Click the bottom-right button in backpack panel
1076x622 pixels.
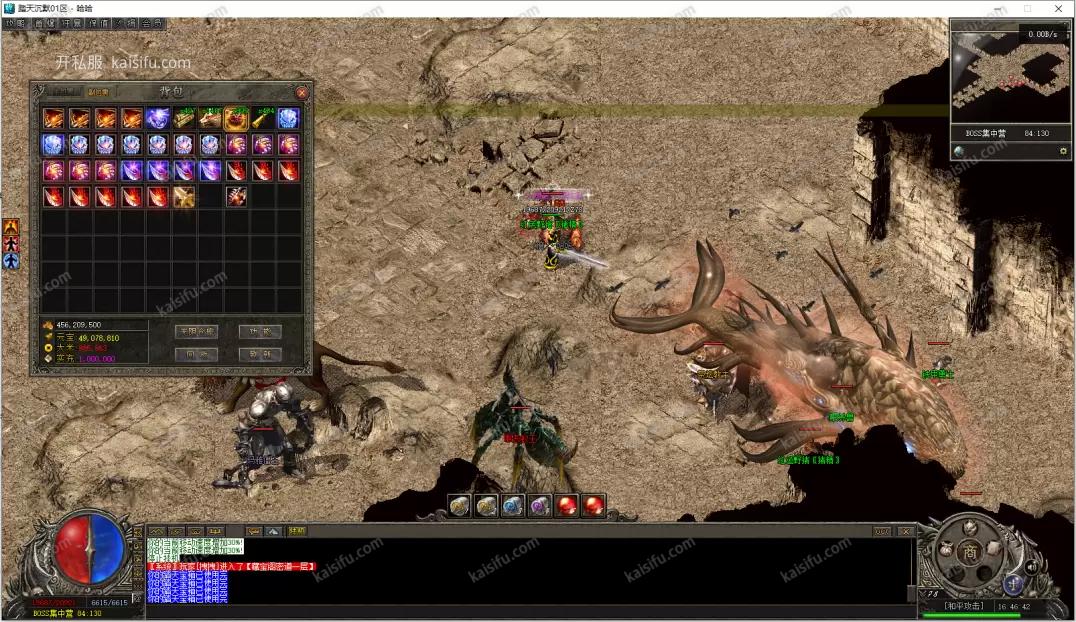[x=260, y=354]
